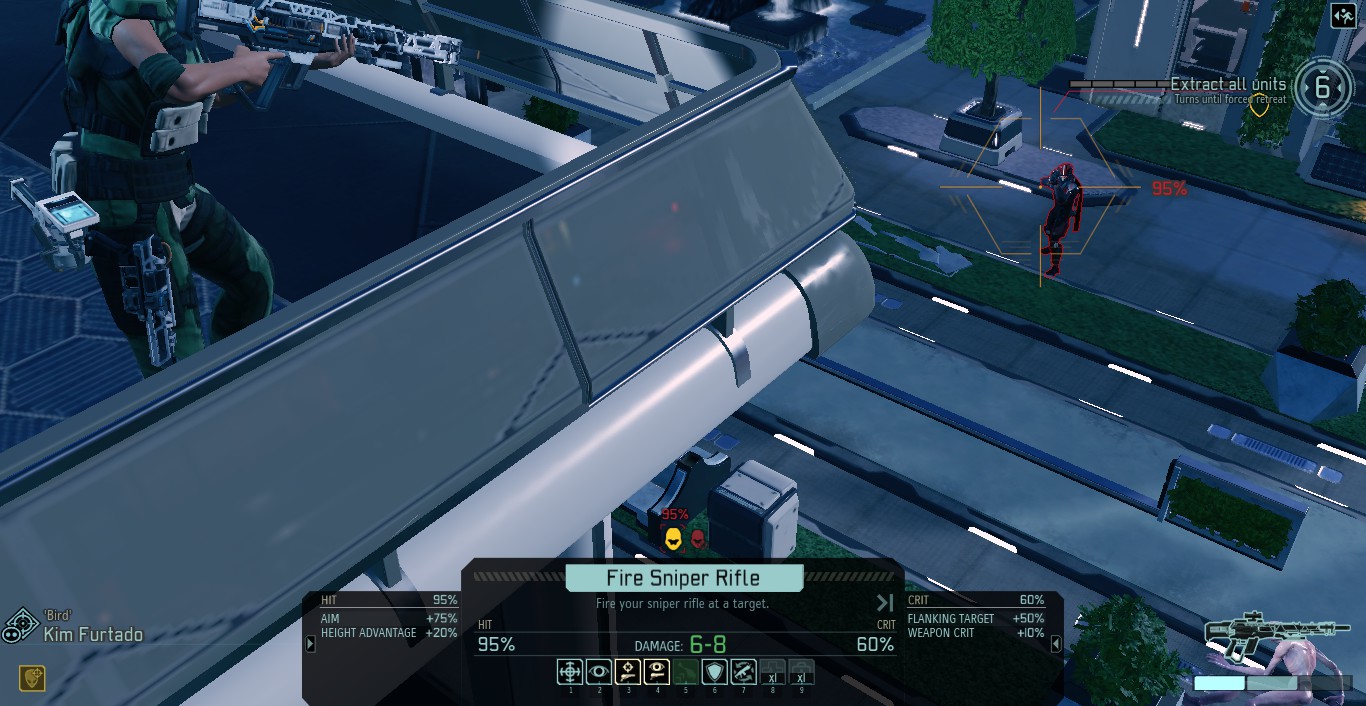Activate the Hunker Down shield ability
The width and height of the screenshot is (1366, 706).
pyautogui.click(x=715, y=672)
